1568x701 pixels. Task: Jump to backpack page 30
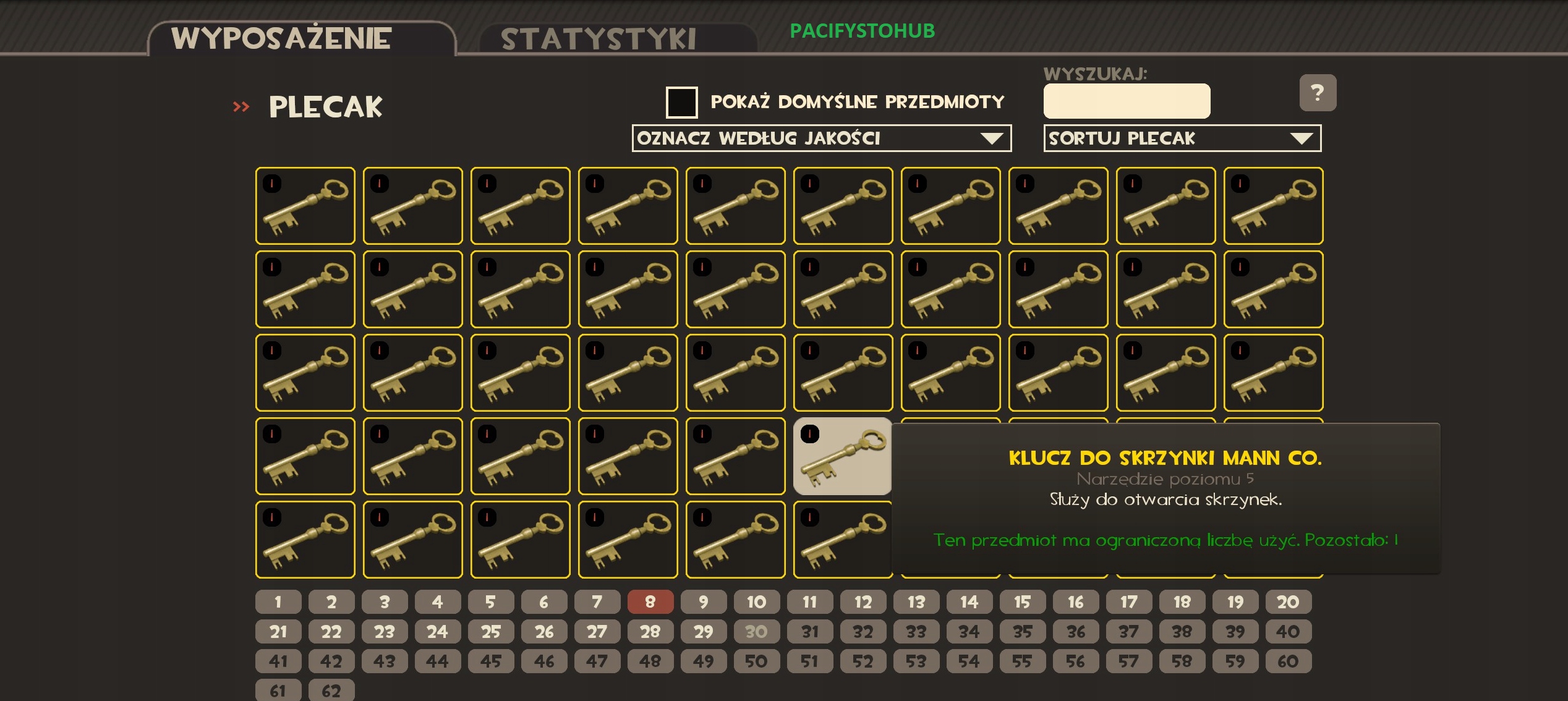click(756, 631)
